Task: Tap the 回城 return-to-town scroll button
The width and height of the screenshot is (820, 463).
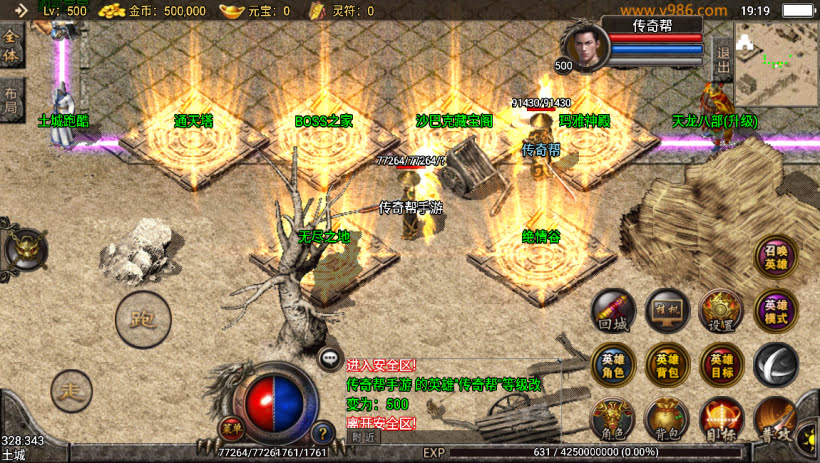Action: tap(612, 311)
